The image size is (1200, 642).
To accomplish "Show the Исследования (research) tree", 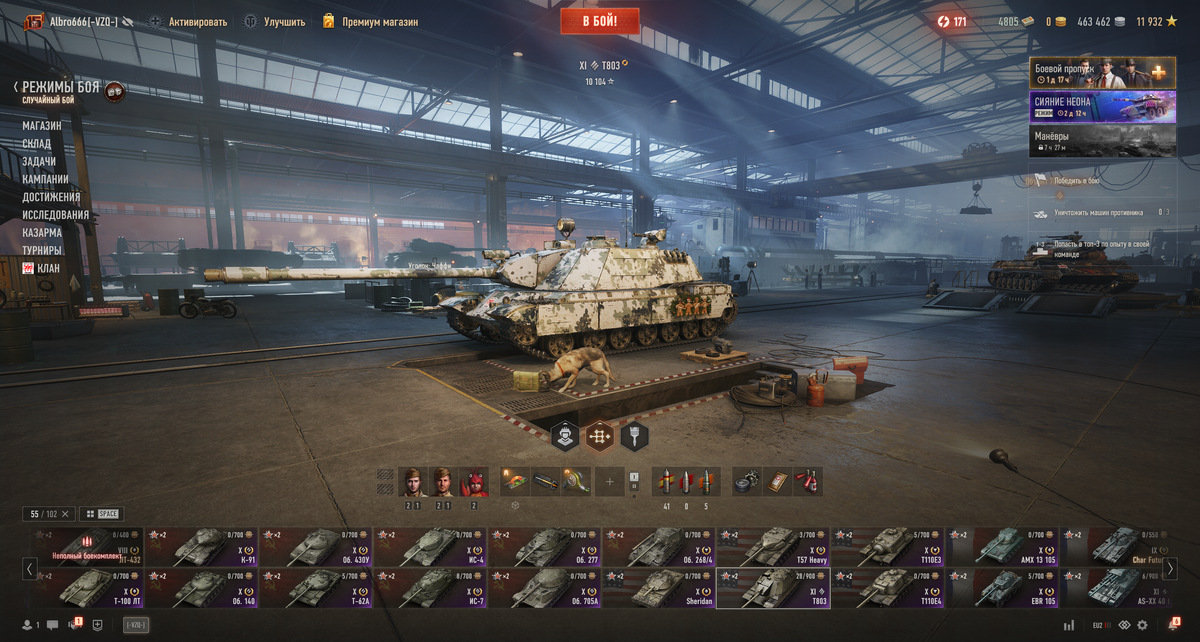I will click(56, 215).
